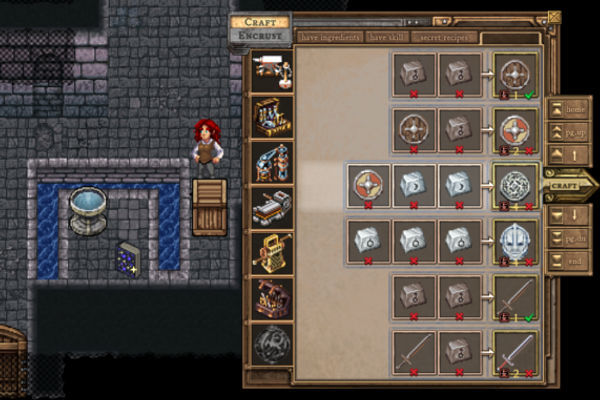600x400 pixels.
Task: Go down a page with pg. dn
Action: 567,239
